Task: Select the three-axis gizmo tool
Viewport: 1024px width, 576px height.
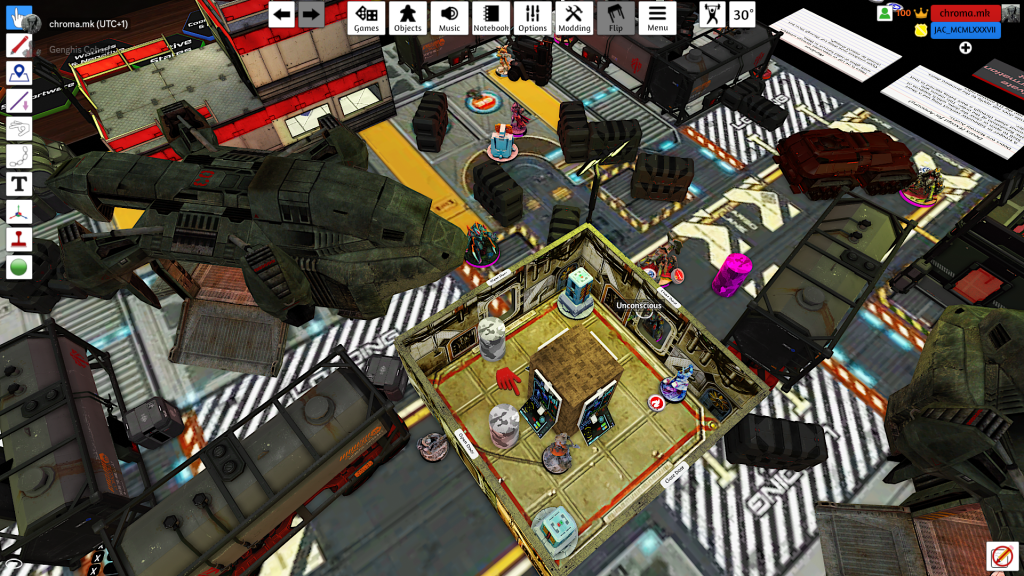Action: [x=19, y=212]
